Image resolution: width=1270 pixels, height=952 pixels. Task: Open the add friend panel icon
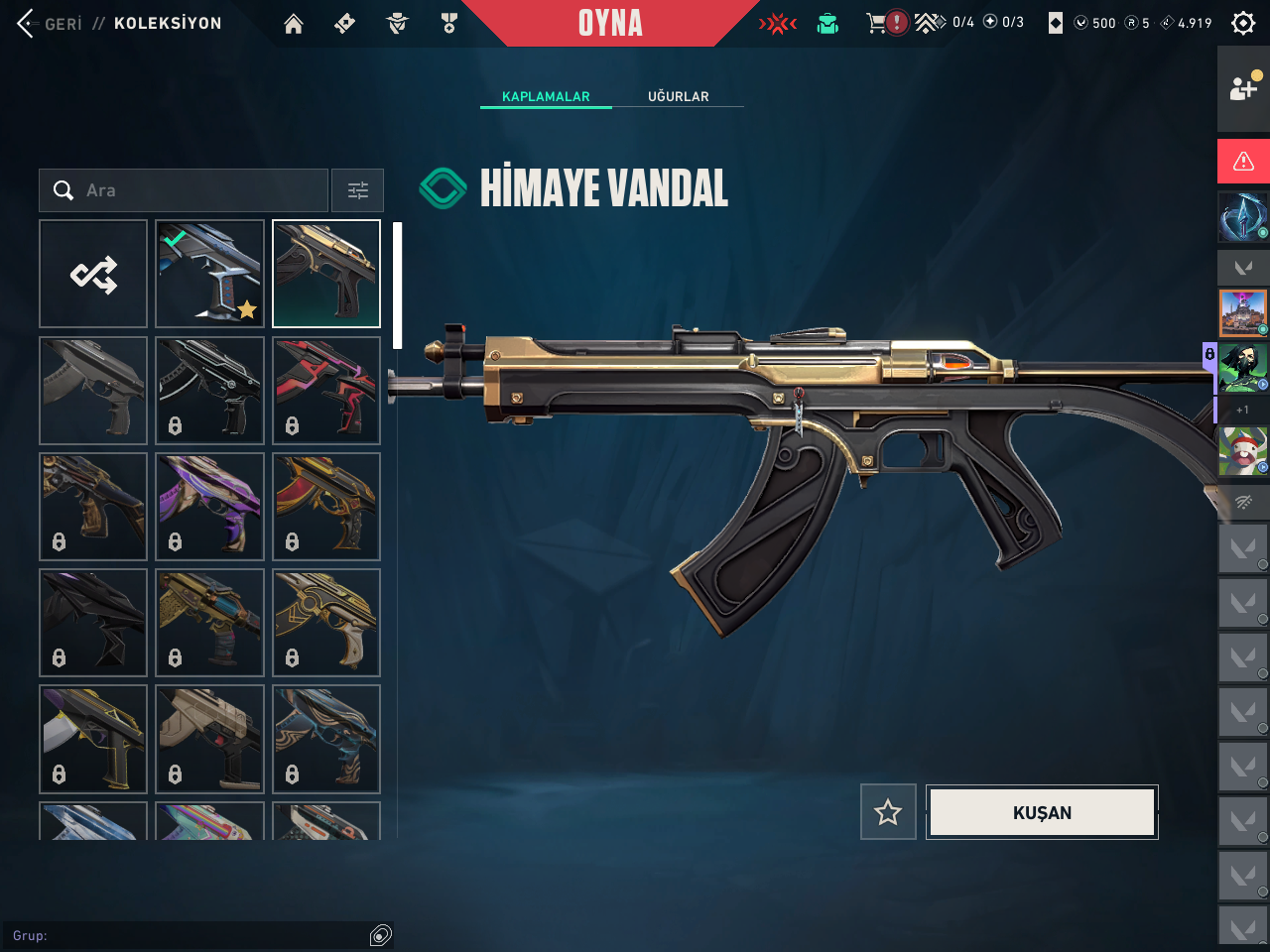coord(1243,88)
